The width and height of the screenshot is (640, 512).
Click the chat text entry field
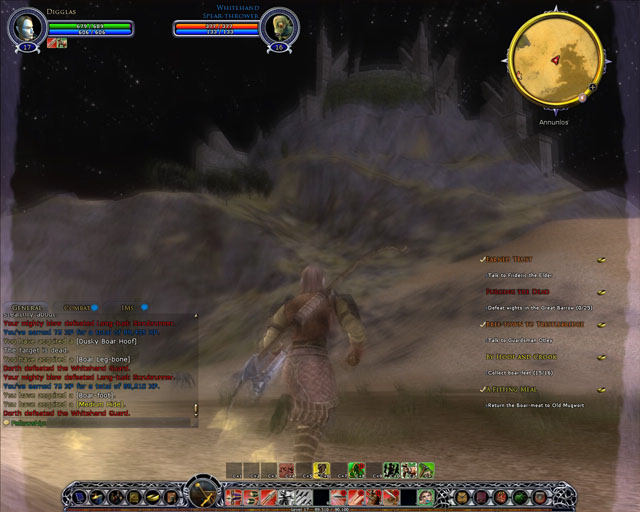(x=98, y=422)
